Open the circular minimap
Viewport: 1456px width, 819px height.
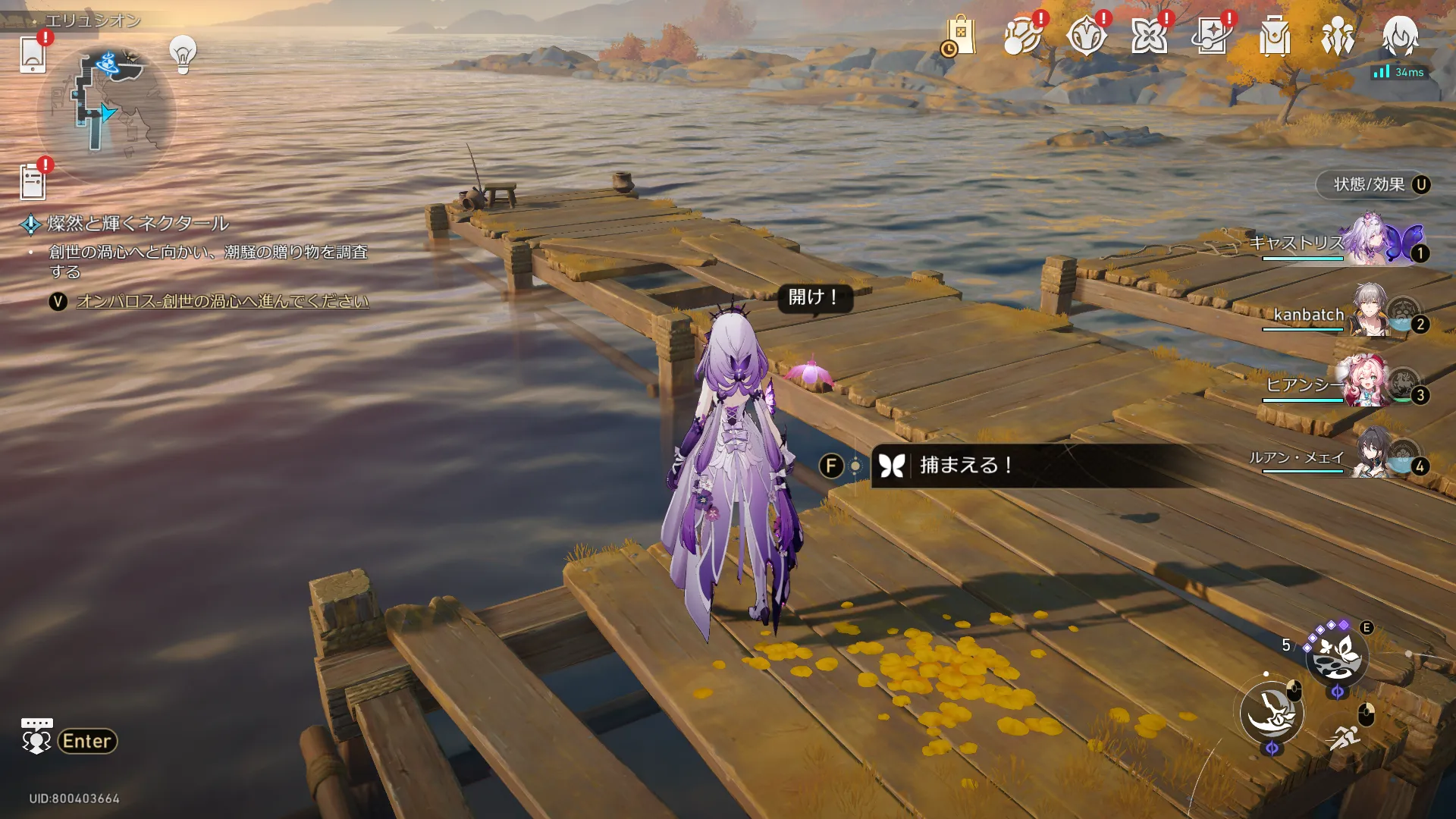(x=106, y=114)
